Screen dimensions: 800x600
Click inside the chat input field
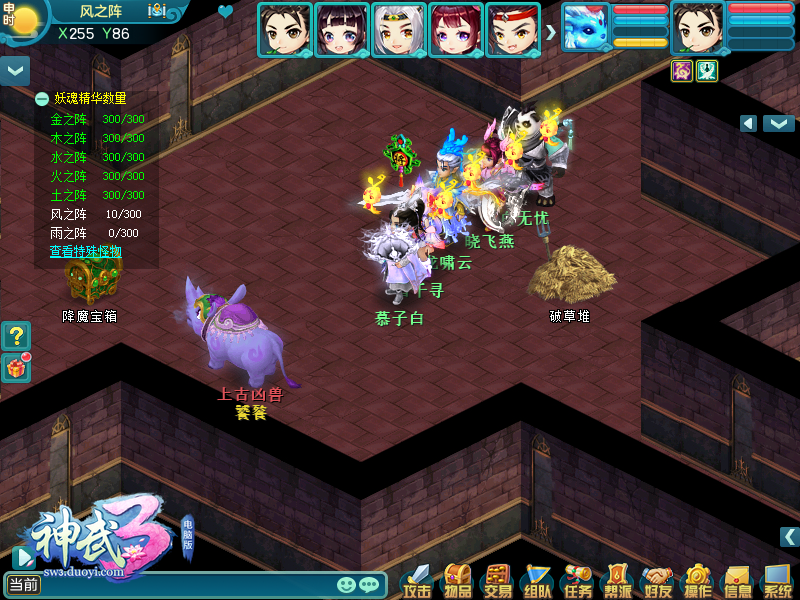click(x=190, y=585)
